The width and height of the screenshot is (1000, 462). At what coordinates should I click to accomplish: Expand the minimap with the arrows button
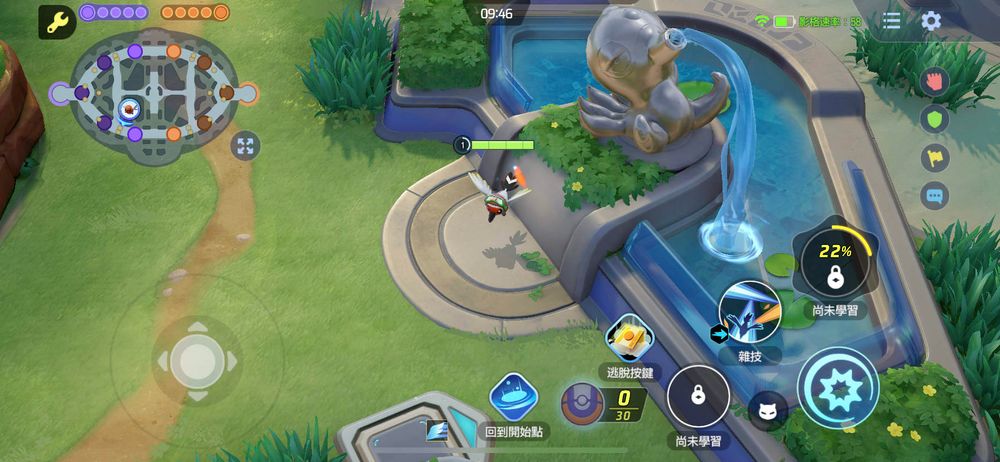[x=245, y=146]
